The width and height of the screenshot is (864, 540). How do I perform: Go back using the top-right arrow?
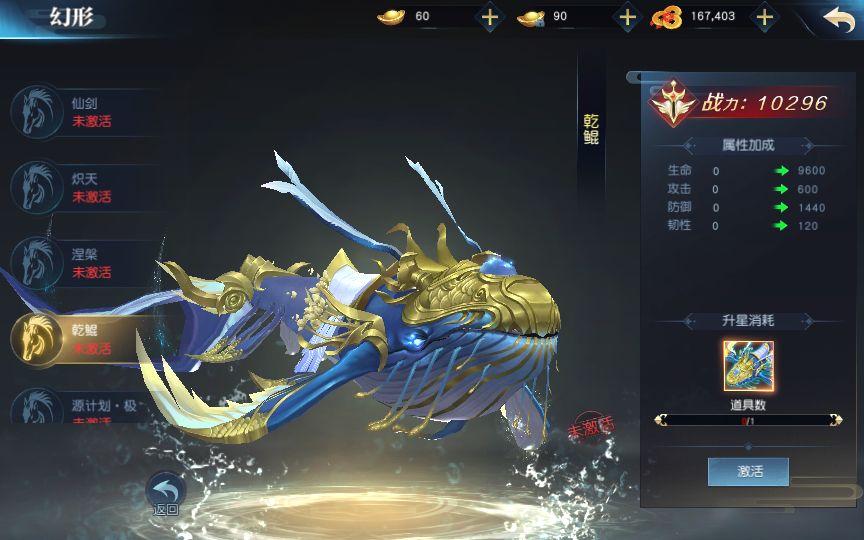click(x=838, y=18)
